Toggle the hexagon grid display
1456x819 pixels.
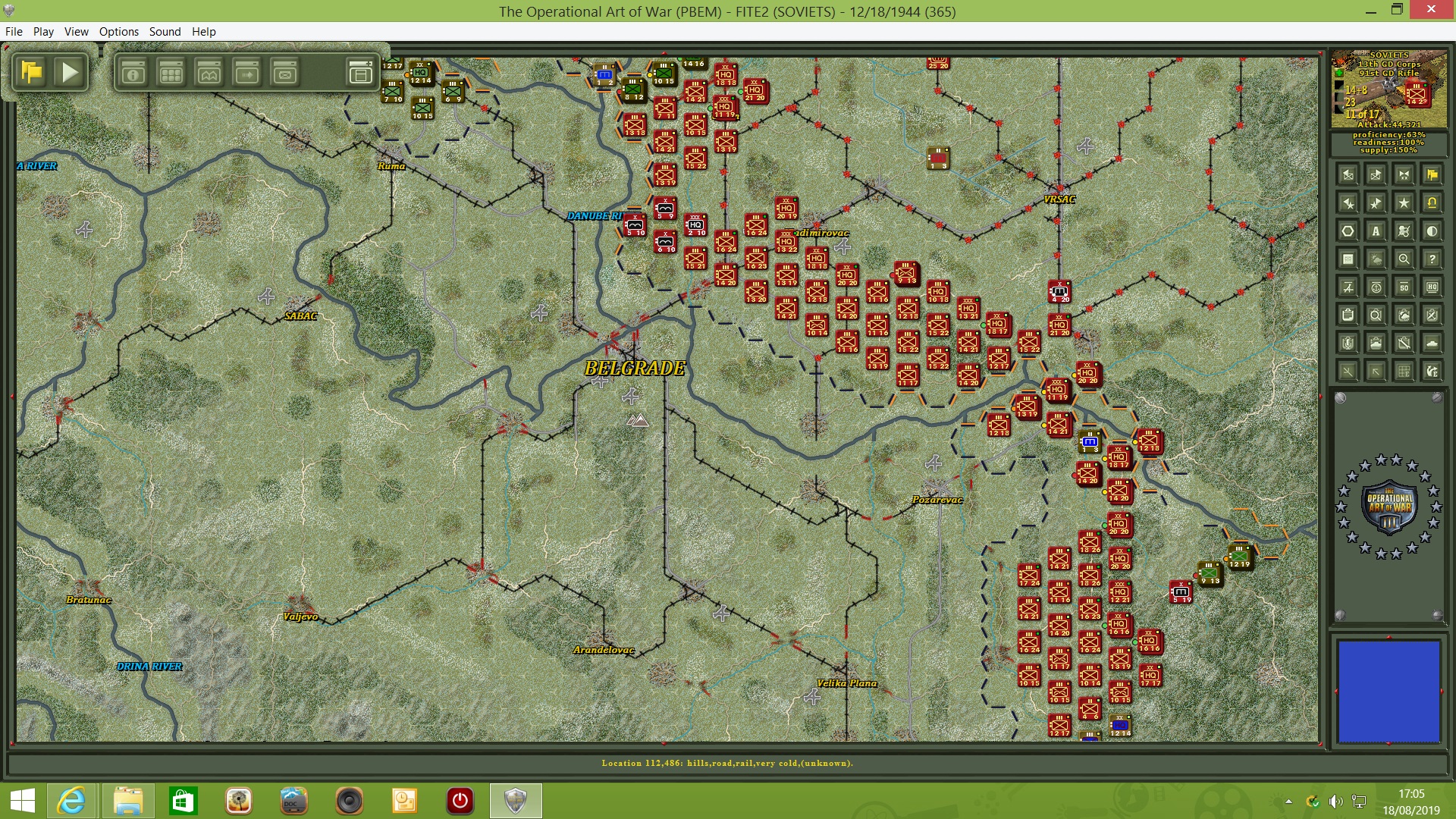coord(1348,231)
